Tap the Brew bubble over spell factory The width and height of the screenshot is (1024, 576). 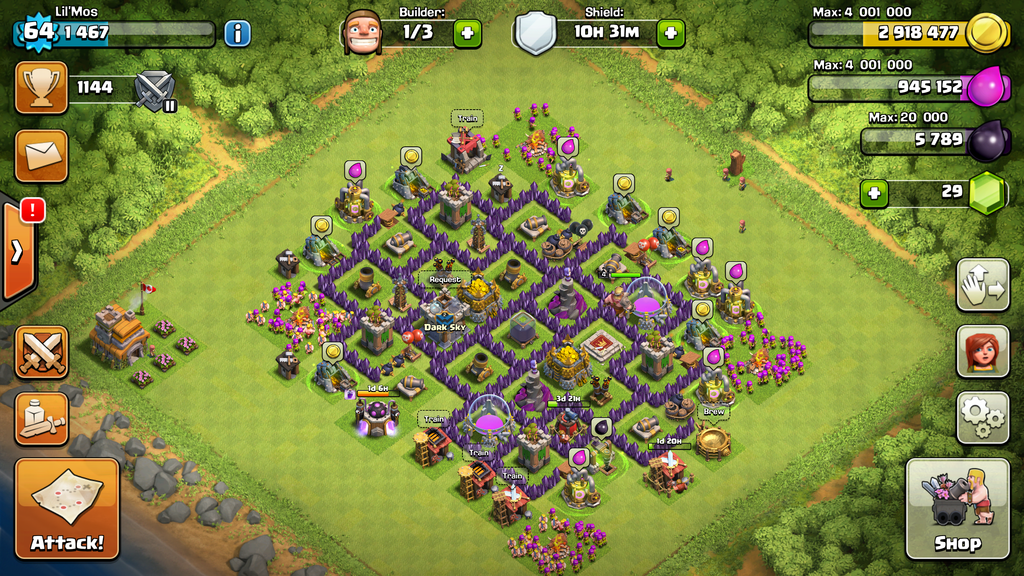713,411
